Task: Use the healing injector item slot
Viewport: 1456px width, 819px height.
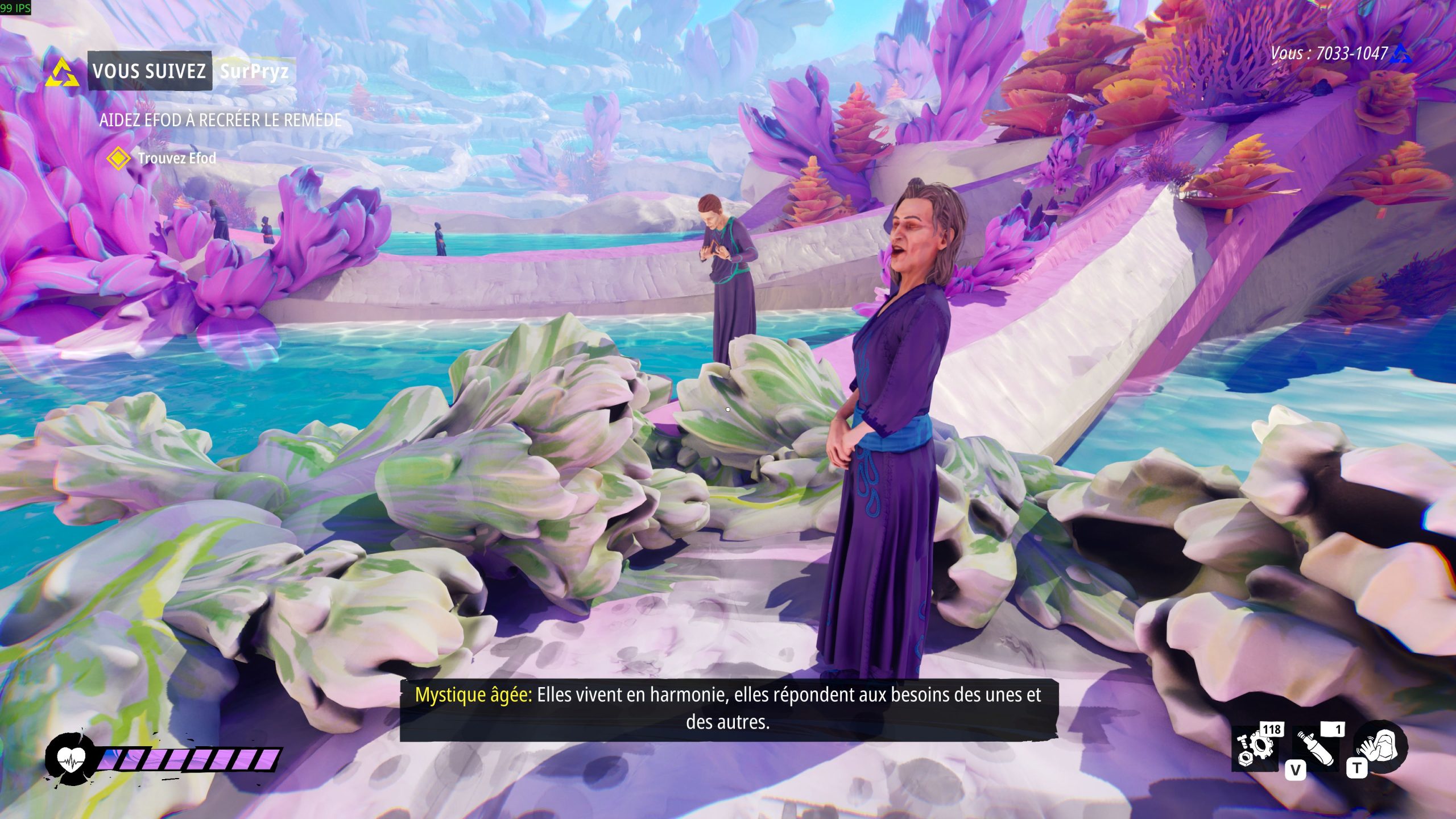Action: (x=1316, y=747)
